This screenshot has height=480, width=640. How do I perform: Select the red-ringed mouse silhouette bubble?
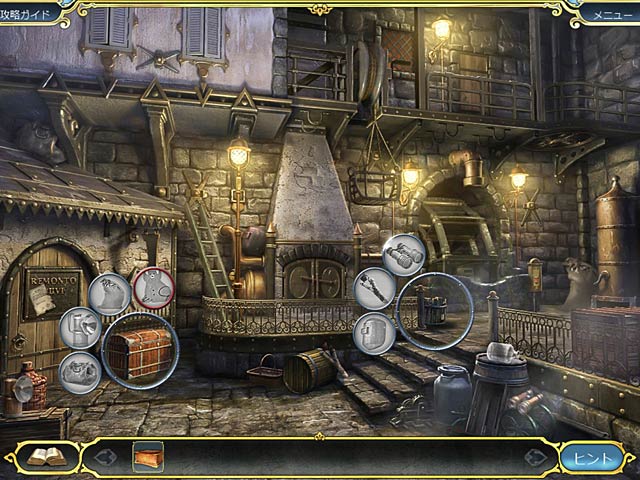click(153, 288)
